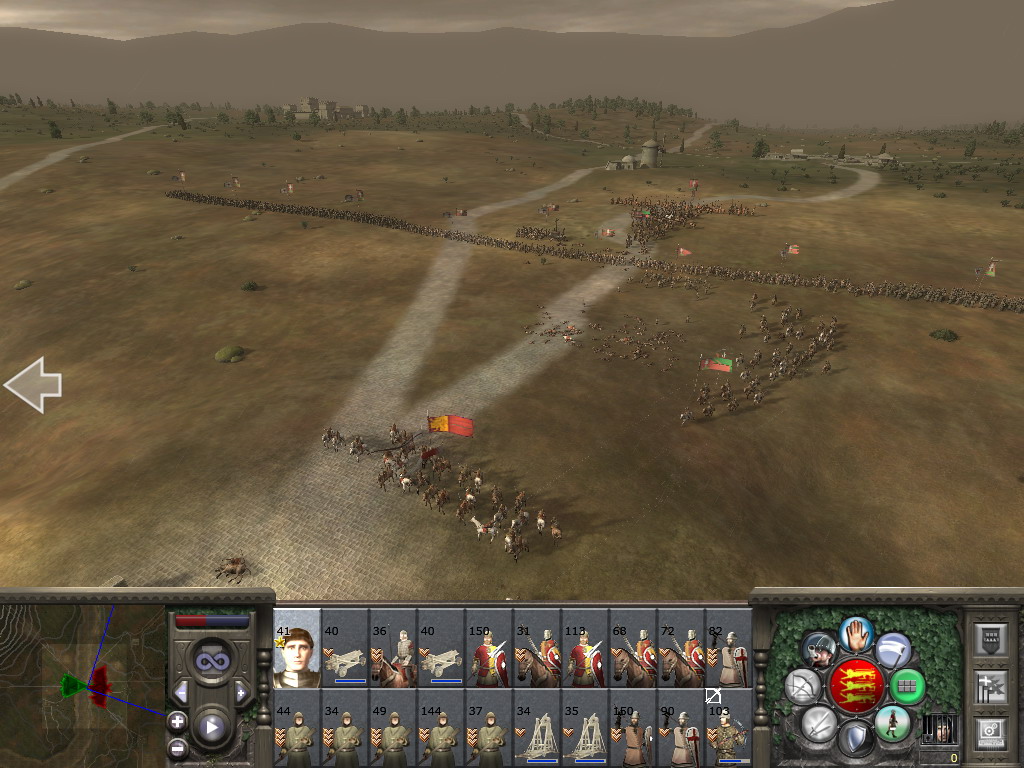
Task: Click the battlefield minimap
Action: click(x=83, y=686)
